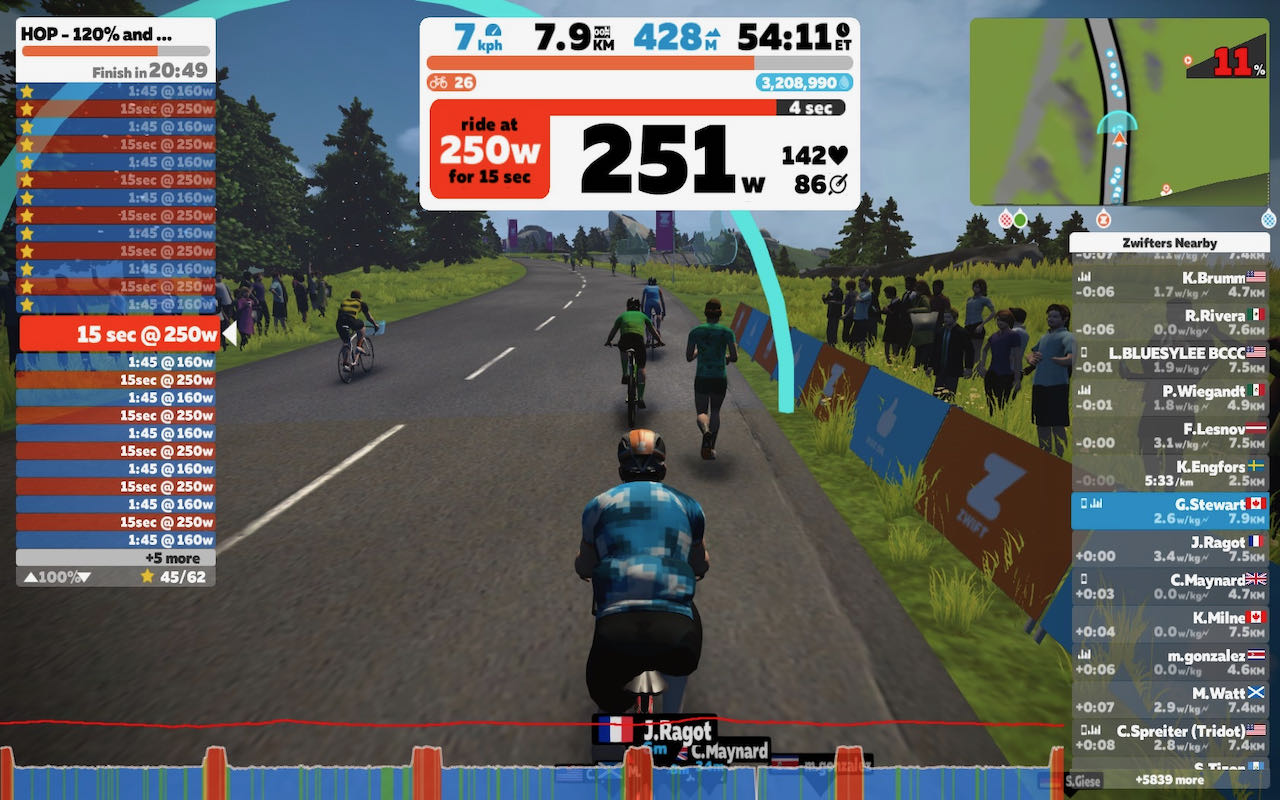Click the cadence dial icon beside 86
This screenshot has width=1280, height=800.
click(838, 184)
